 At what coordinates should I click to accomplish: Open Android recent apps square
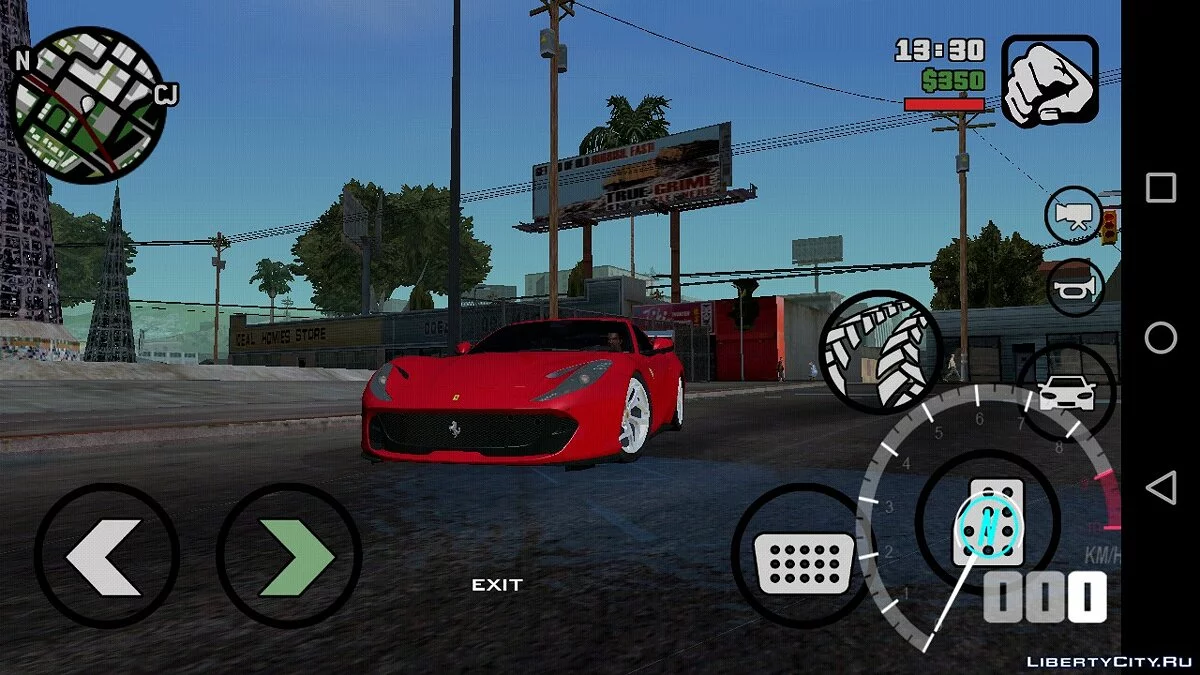(1160, 187)
